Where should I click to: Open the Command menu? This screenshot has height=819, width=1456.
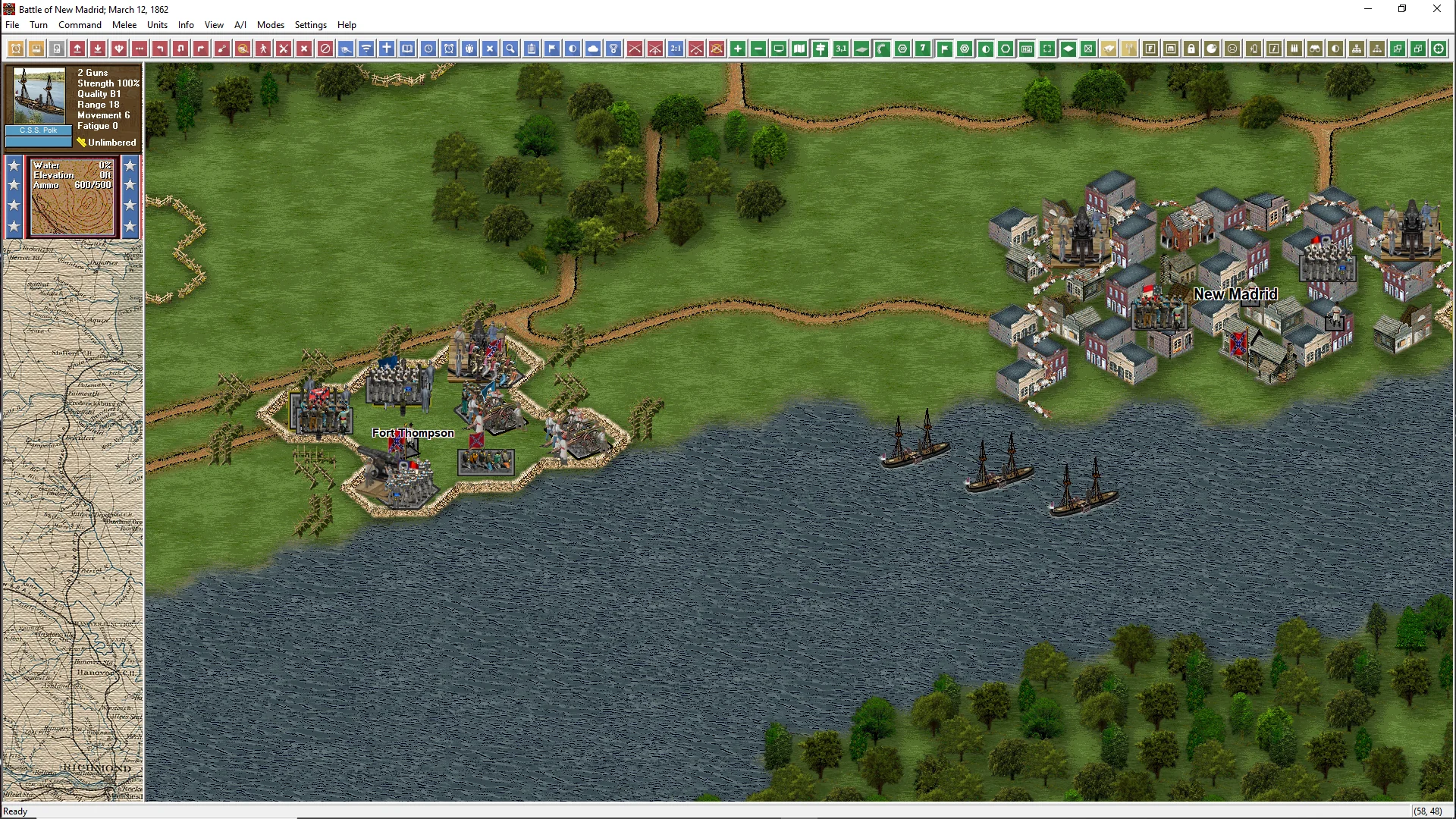80,25
